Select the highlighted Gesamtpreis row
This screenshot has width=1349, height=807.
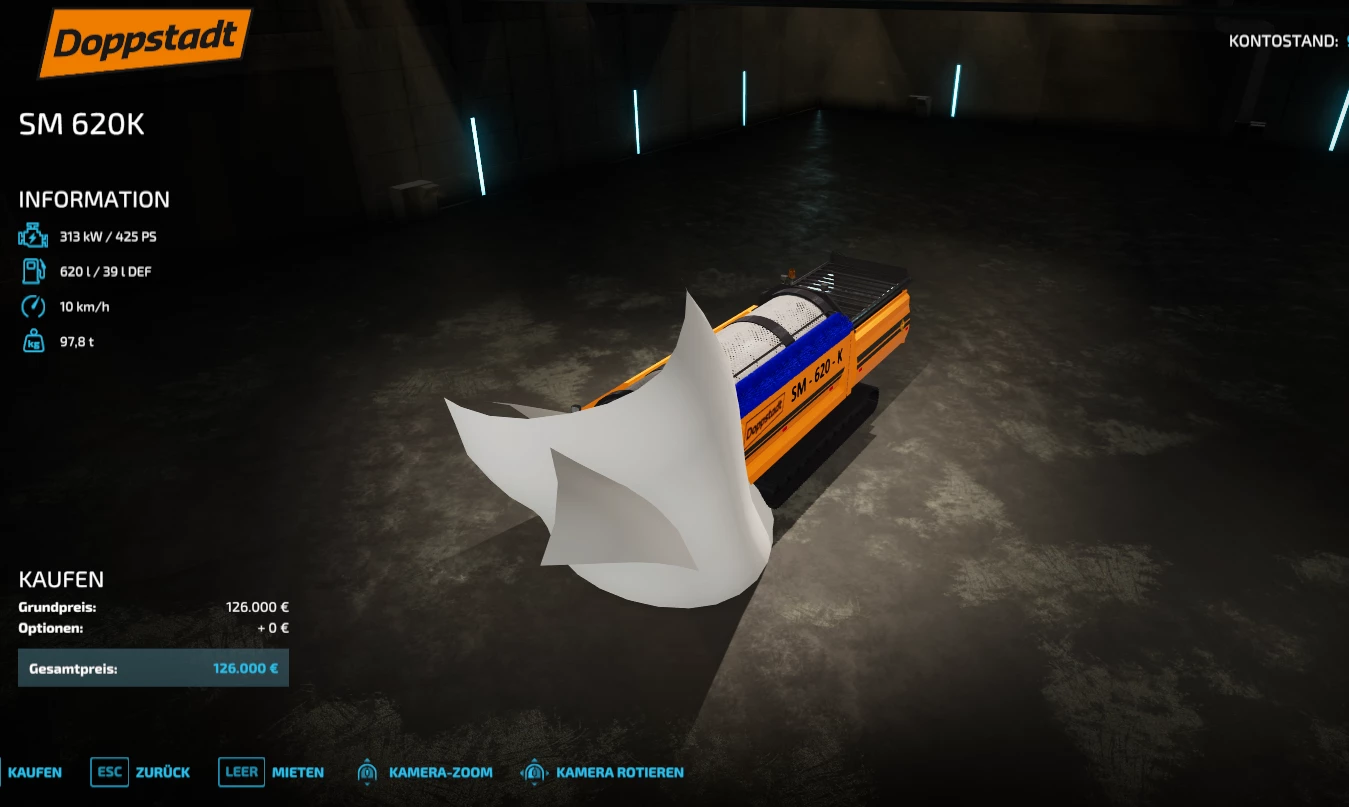153,667
